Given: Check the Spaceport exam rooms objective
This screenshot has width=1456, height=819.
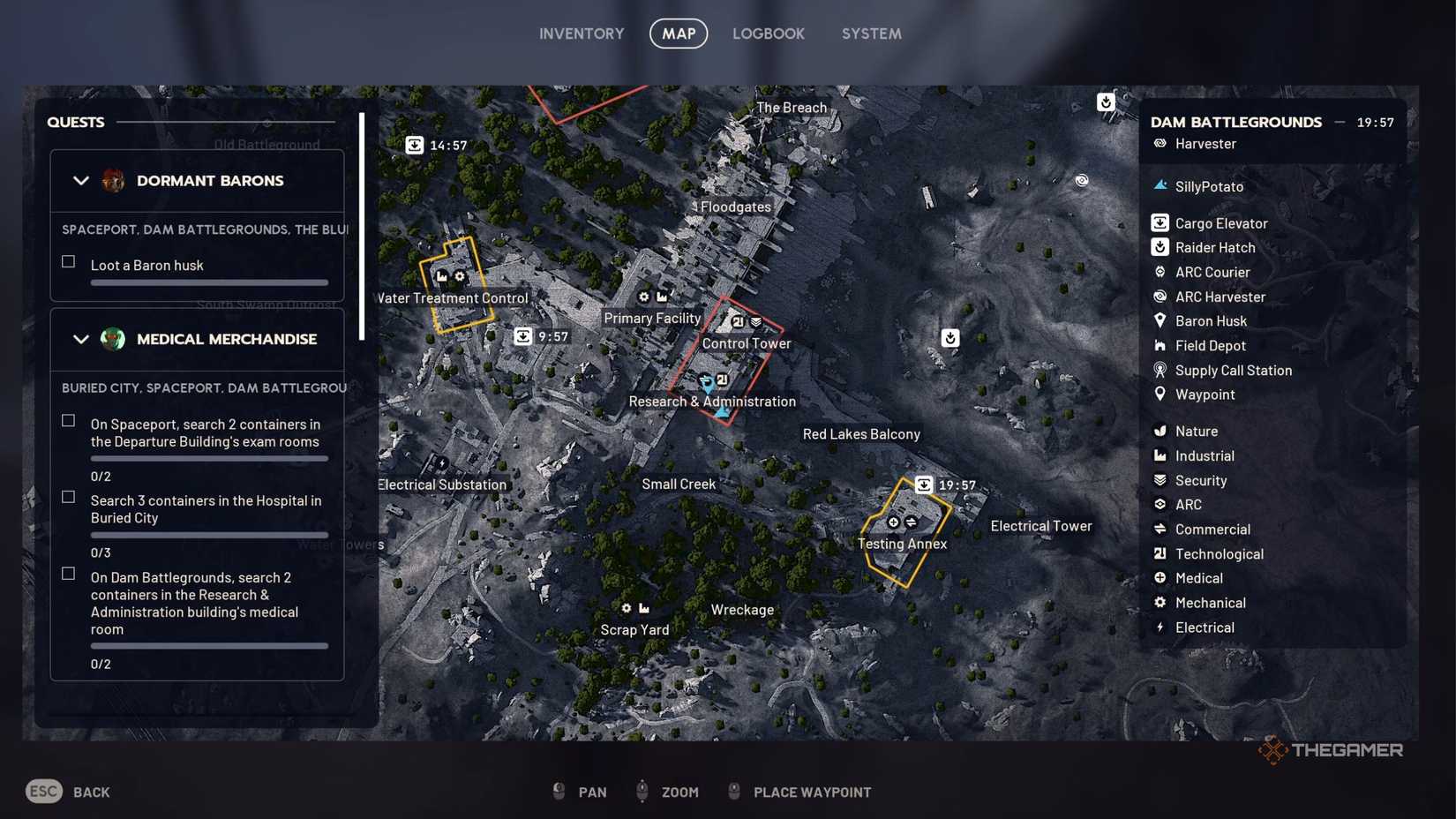Looking at the screenshot, I should click(68, 421).
